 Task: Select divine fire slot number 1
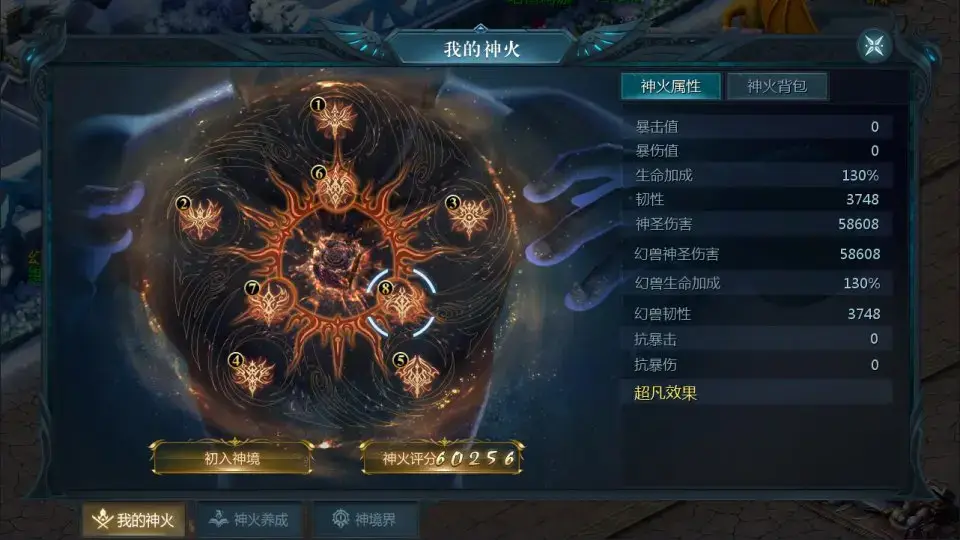point(335,119)
